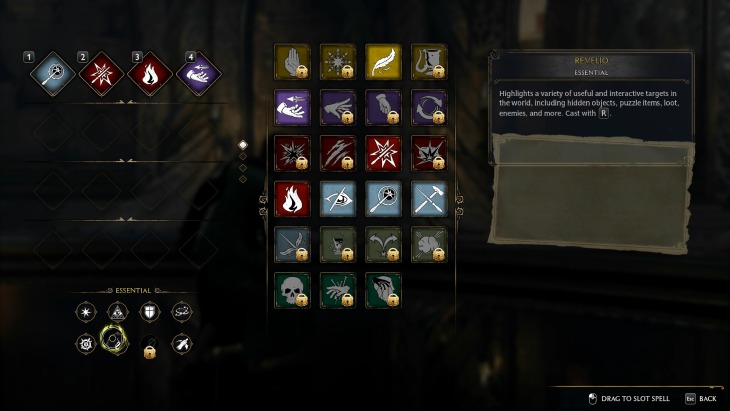This screenshot has width=730, height=411.
Task: Pick the purple Accio spell in the grid
Action: pos(291,107)
